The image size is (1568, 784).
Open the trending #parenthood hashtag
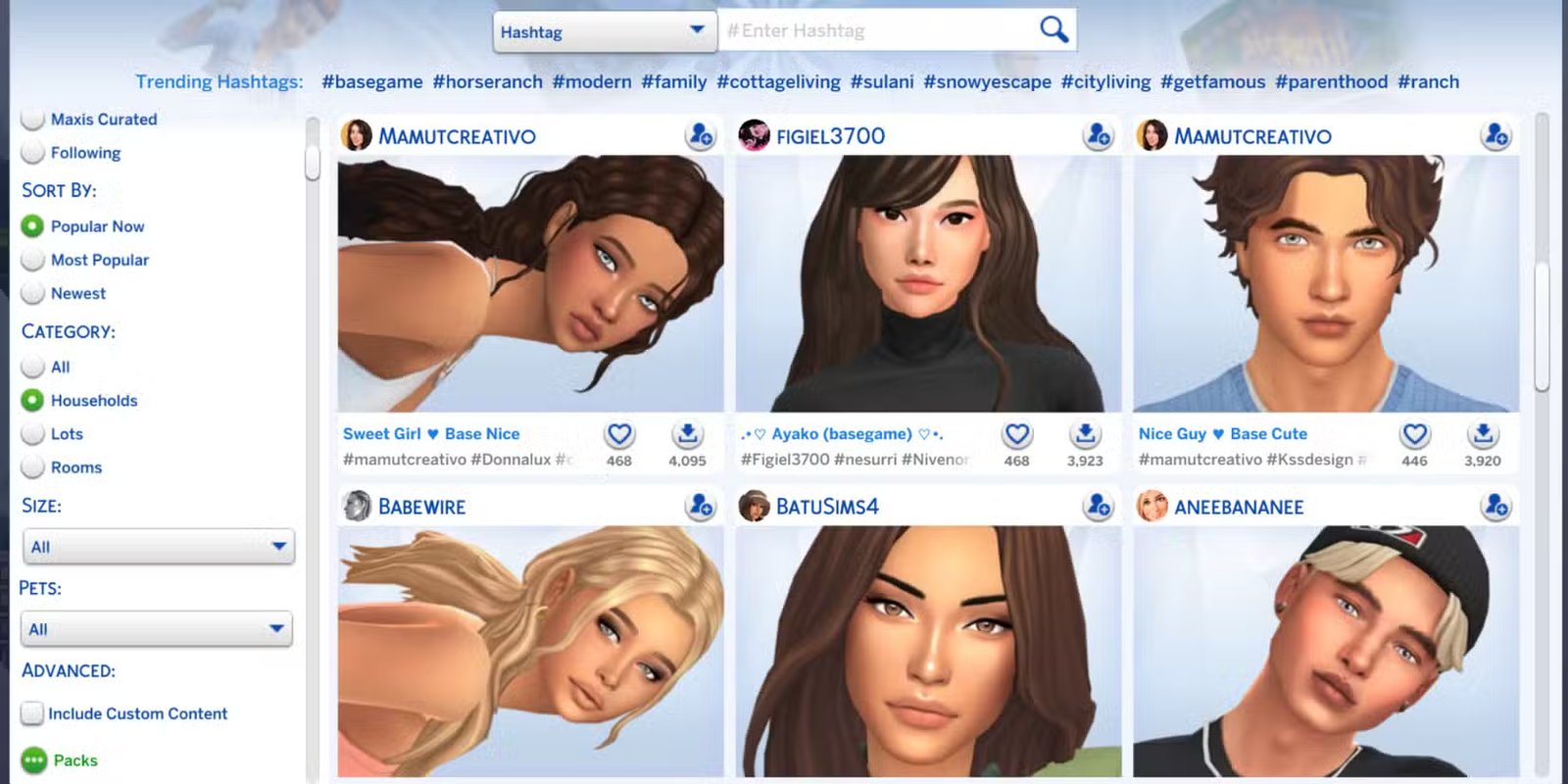1331,81
